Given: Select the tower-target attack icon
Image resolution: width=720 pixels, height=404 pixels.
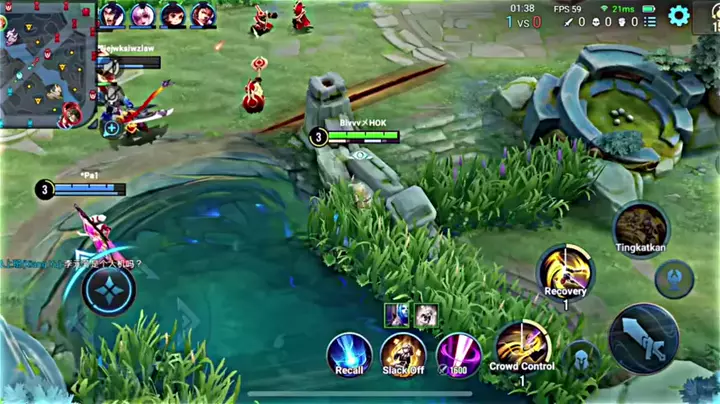Looking at the screenshot, I should pyautogui.click(x=674, y=279).
